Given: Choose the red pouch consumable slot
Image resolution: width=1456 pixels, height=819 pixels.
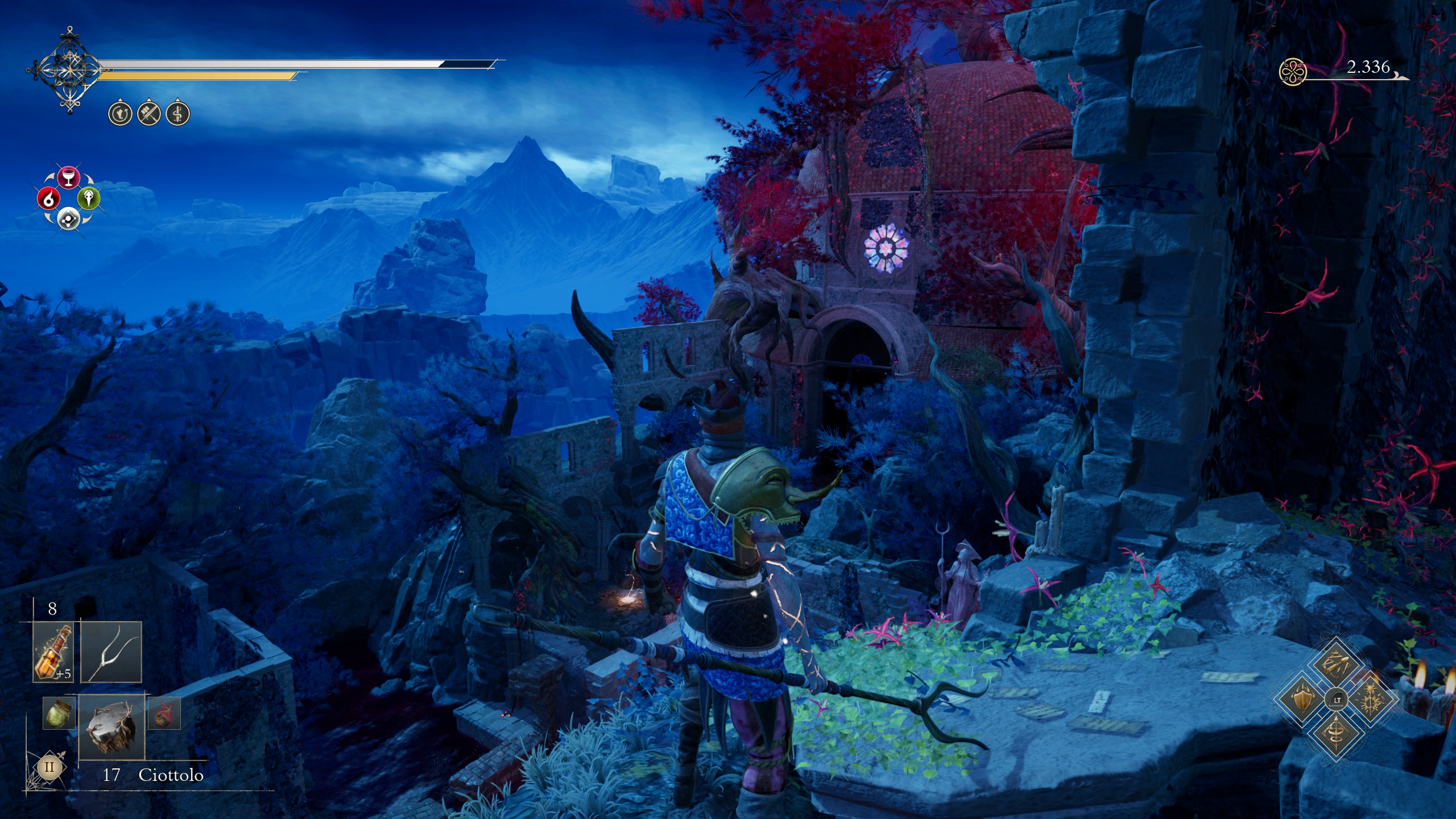Looking at the screenshot, I should pyautogui.click(x=164, y=713).
